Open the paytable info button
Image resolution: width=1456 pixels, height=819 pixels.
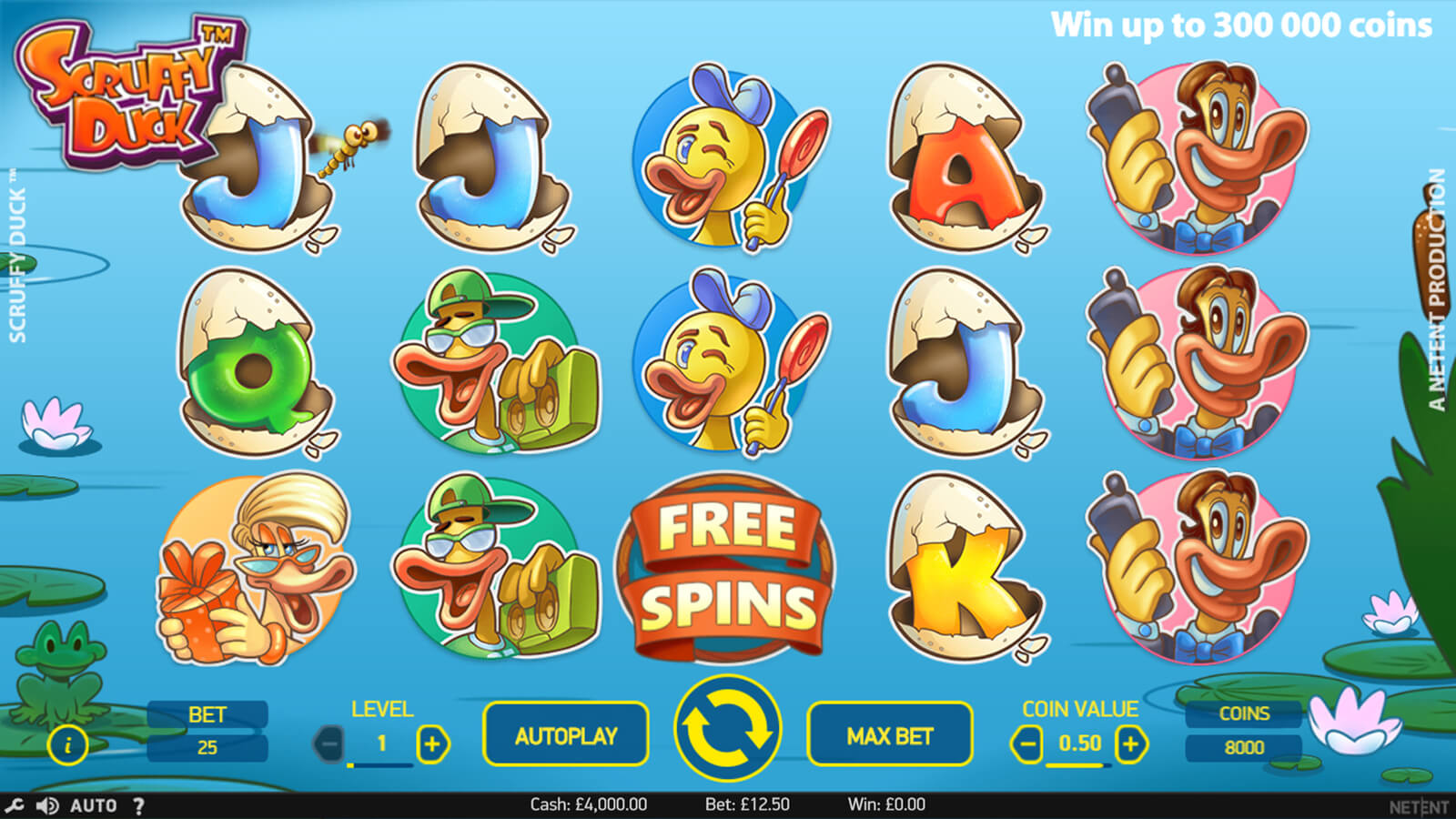[x=67, y=744]
